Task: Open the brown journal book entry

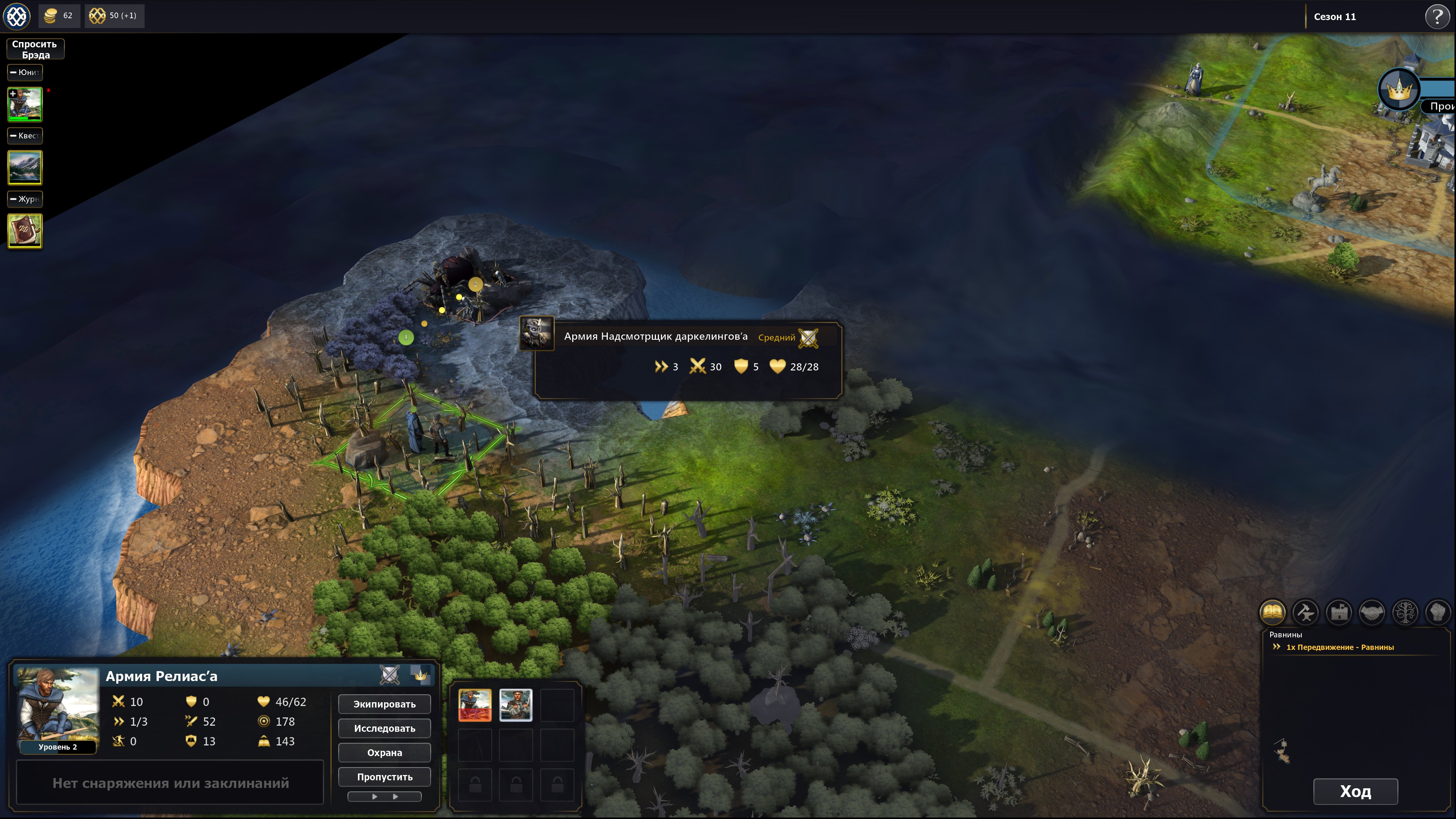Action: pyautogui.click(x=25, y=231)
